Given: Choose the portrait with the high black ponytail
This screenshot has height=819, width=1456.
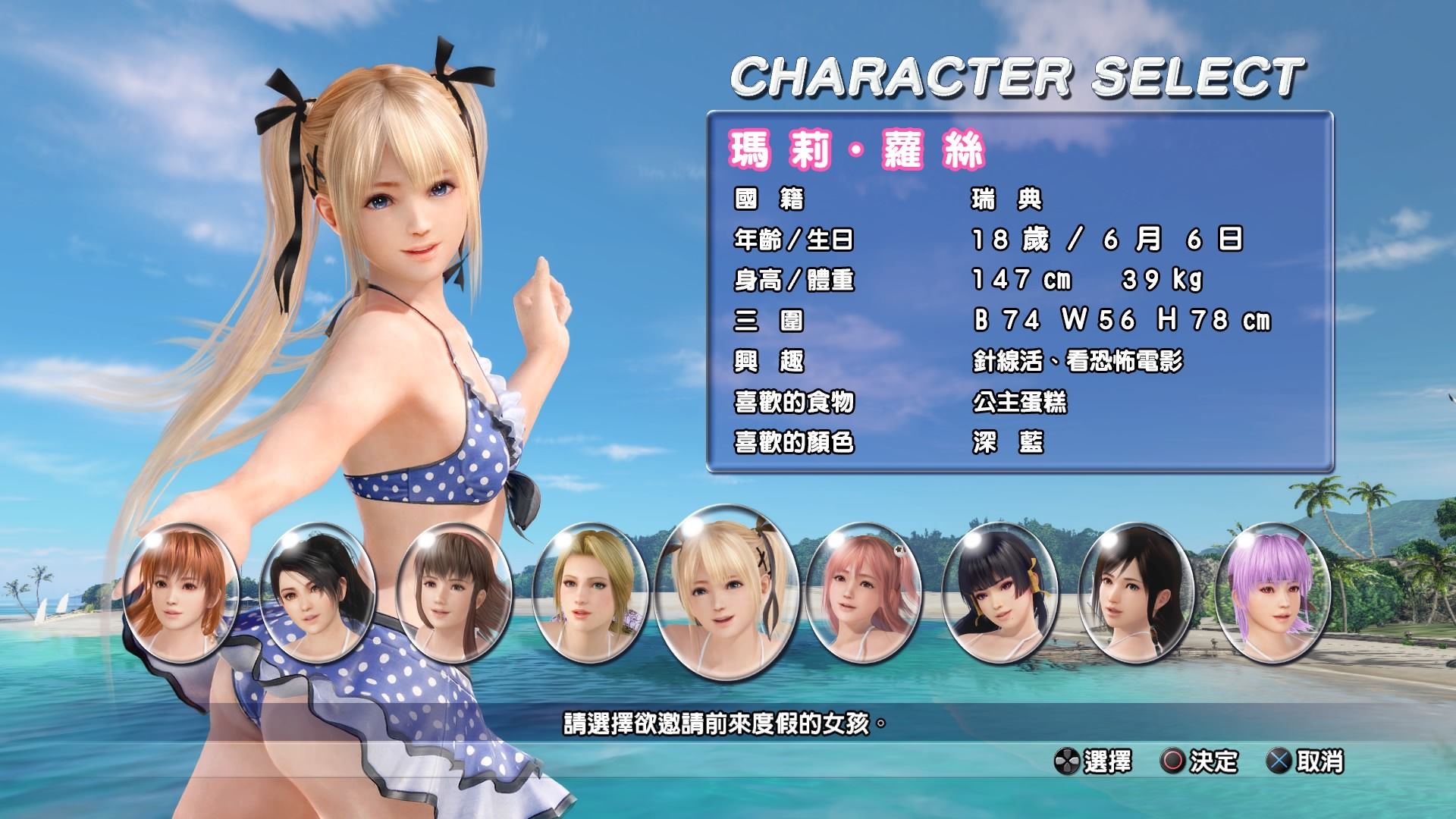Looking at the screenshot, I should [x=318, y=592].
